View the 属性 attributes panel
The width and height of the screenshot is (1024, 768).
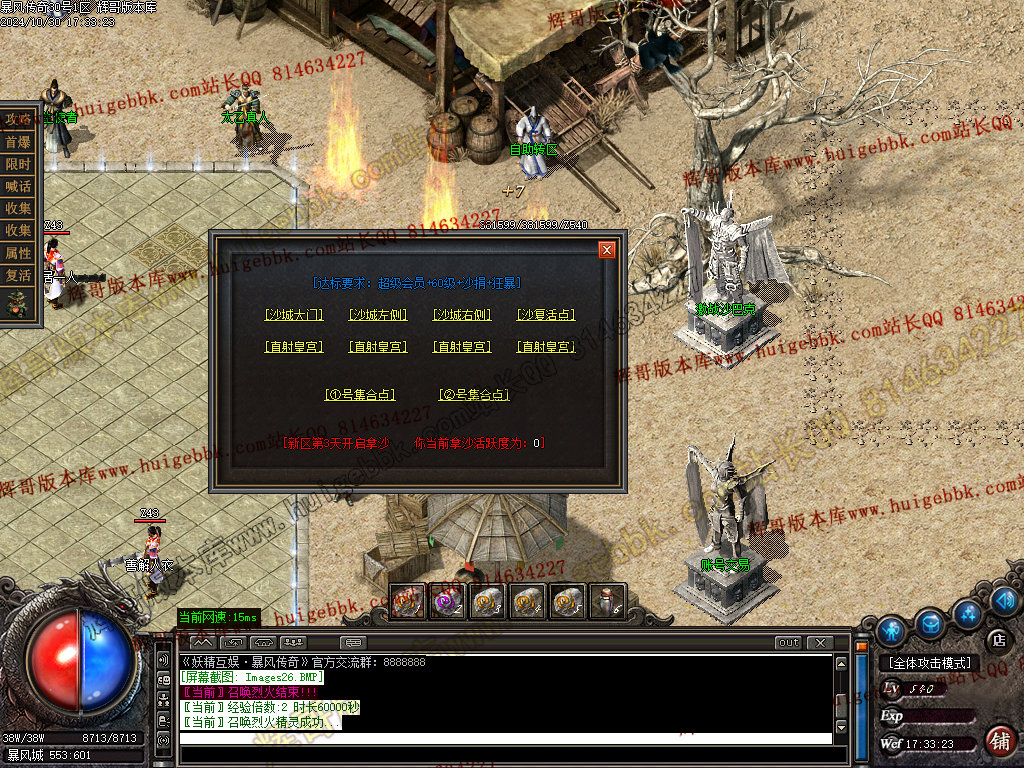point(18,253)
